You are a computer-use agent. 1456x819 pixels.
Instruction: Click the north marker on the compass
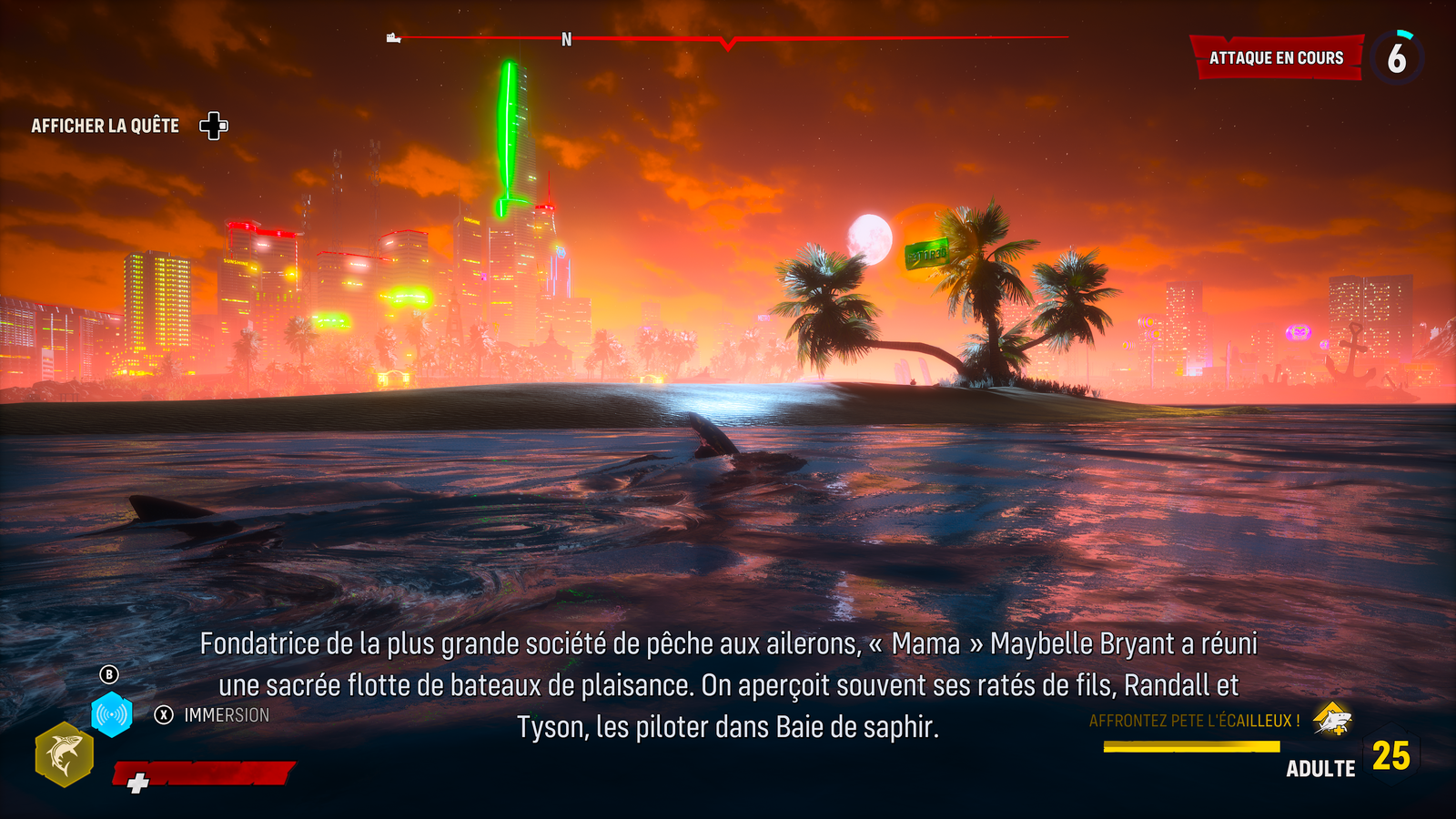(x=566, y=40)
